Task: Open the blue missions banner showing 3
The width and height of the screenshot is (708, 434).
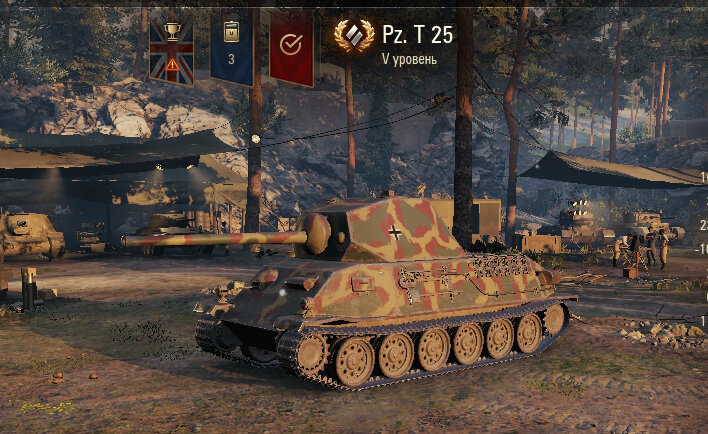Action: pos(231,49)
